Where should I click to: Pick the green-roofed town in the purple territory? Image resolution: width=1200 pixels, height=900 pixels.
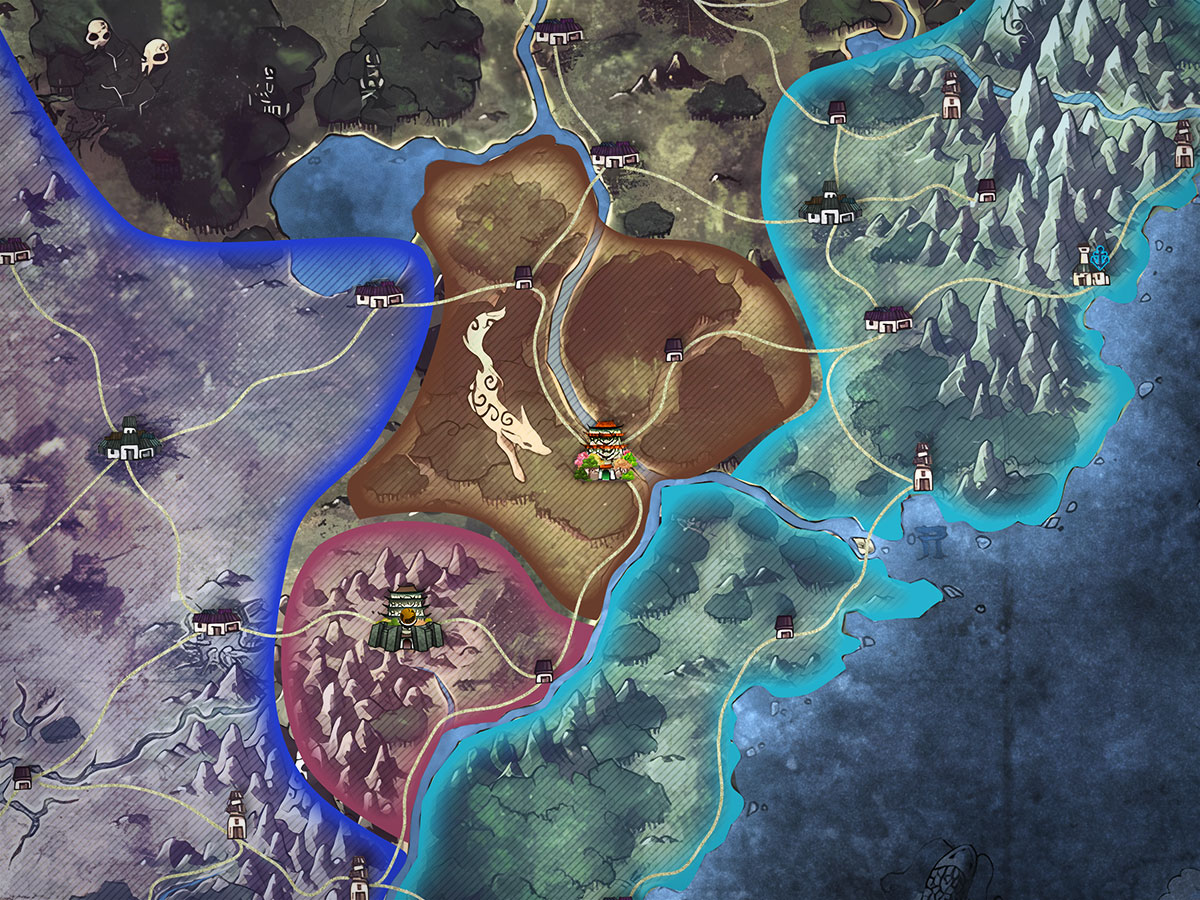[132, 440]
